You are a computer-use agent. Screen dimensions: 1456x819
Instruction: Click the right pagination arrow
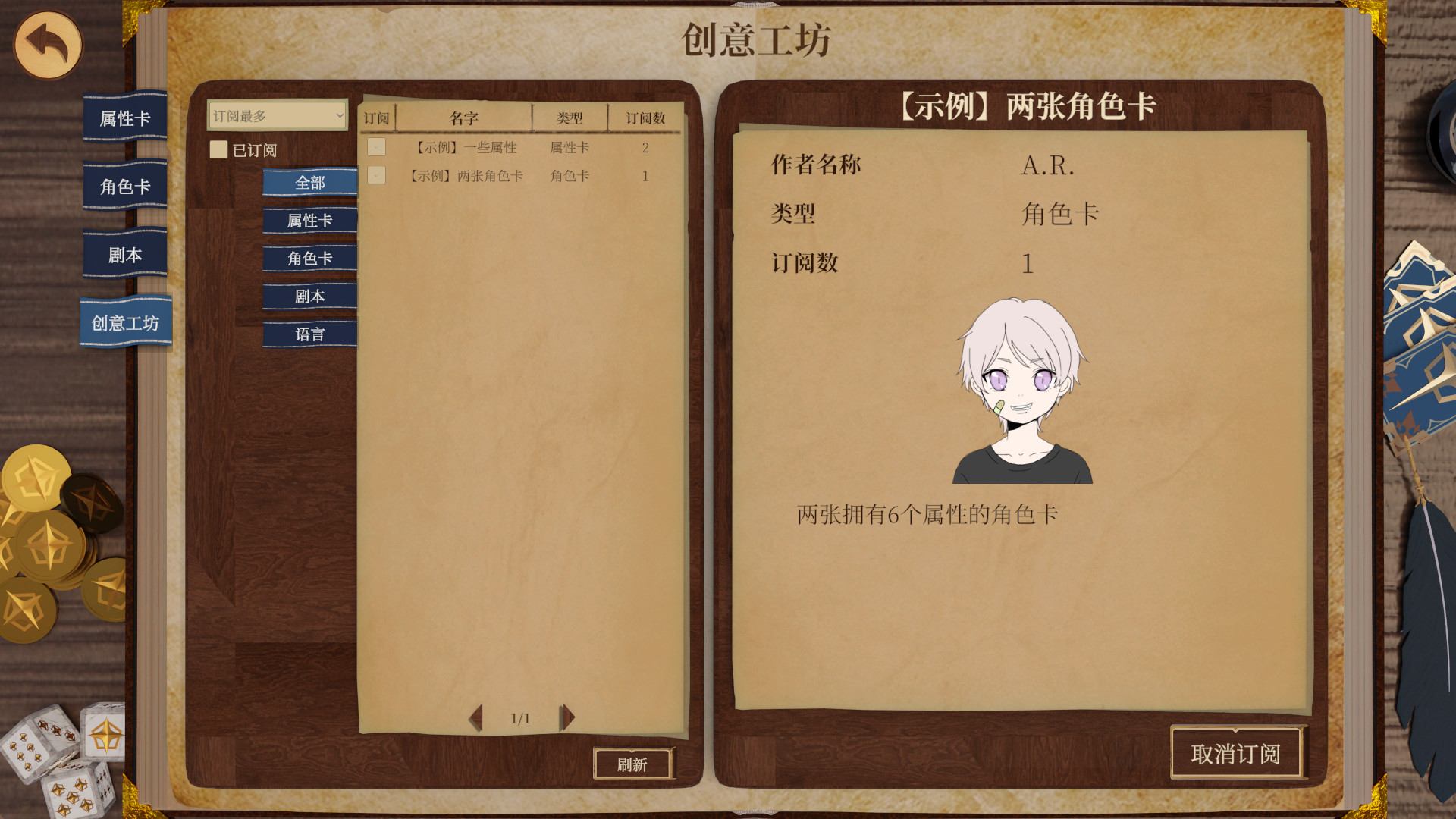(566, 718)
